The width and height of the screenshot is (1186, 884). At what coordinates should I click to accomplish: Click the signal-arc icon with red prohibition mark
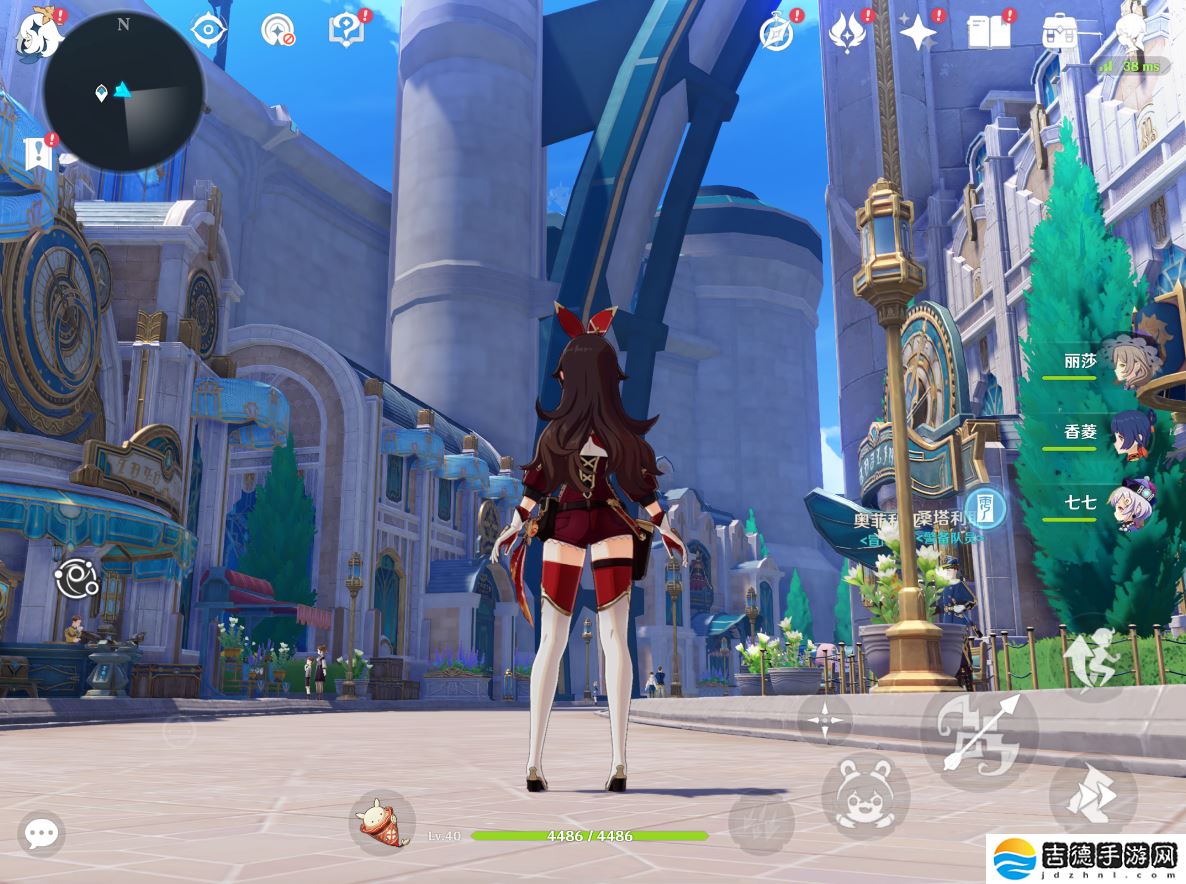(x=277, y=31)
